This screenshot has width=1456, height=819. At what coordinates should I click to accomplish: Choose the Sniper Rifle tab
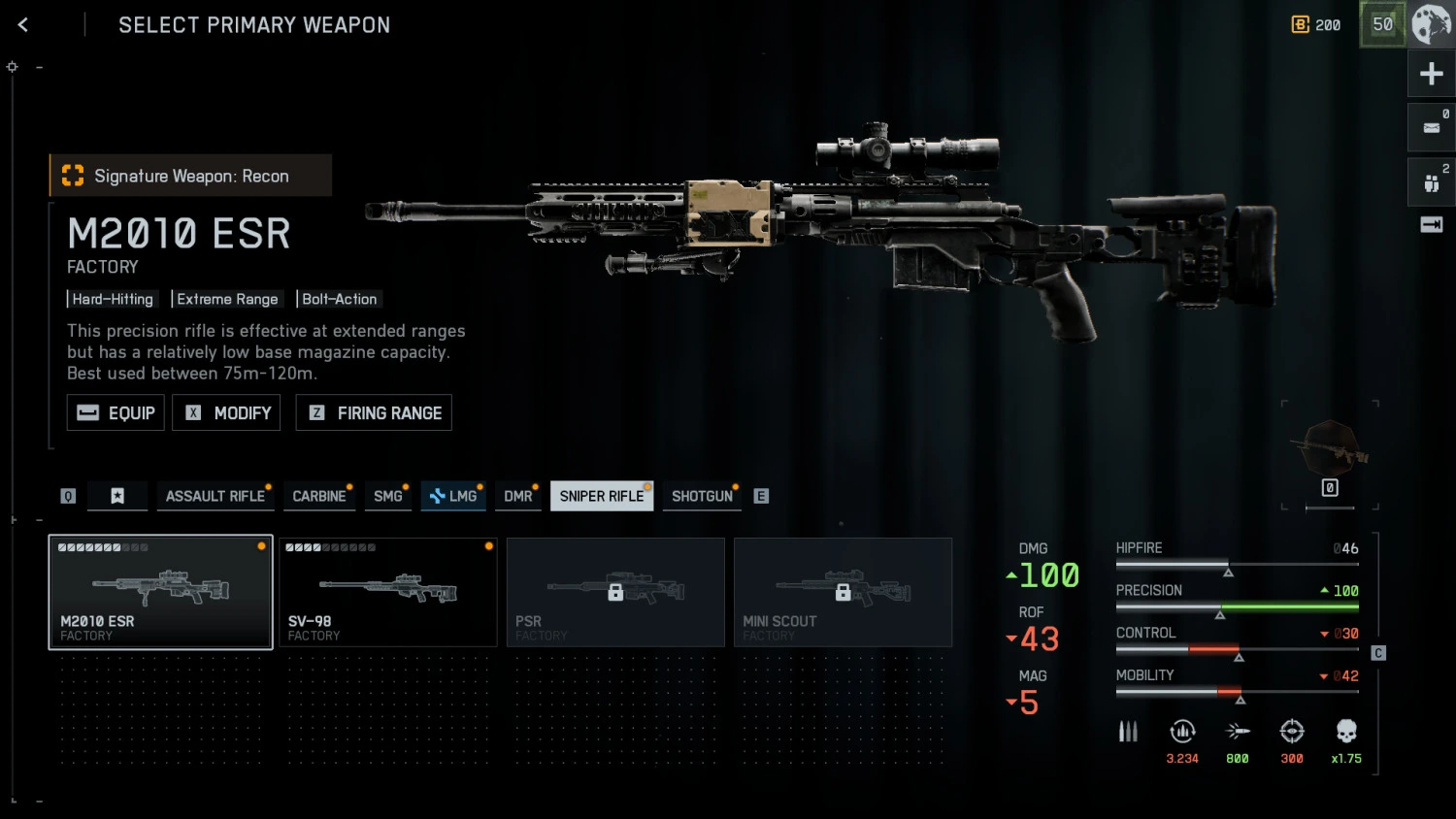pos(602,496)
